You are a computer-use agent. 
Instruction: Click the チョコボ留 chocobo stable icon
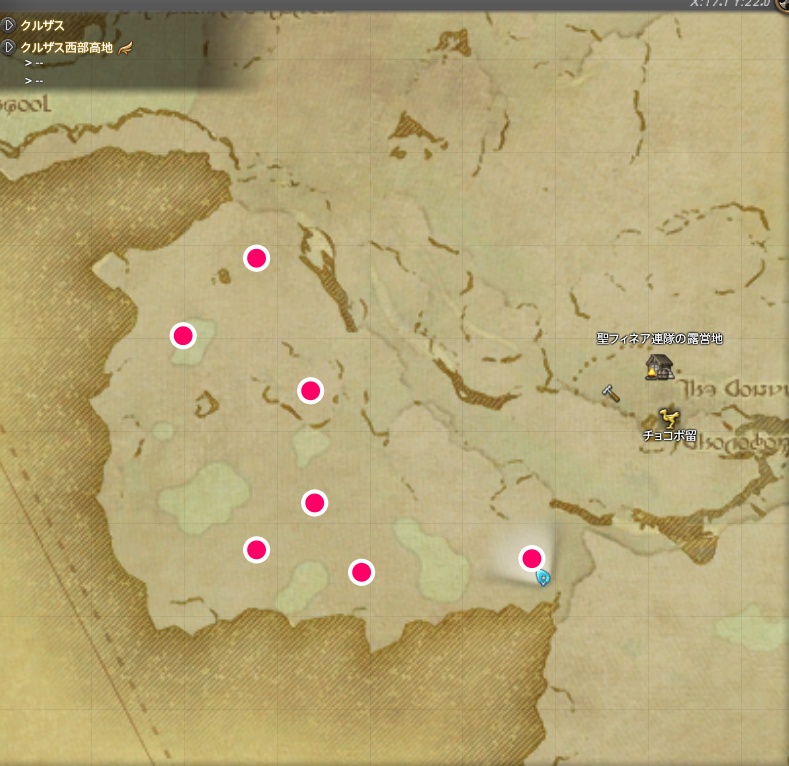668,416
